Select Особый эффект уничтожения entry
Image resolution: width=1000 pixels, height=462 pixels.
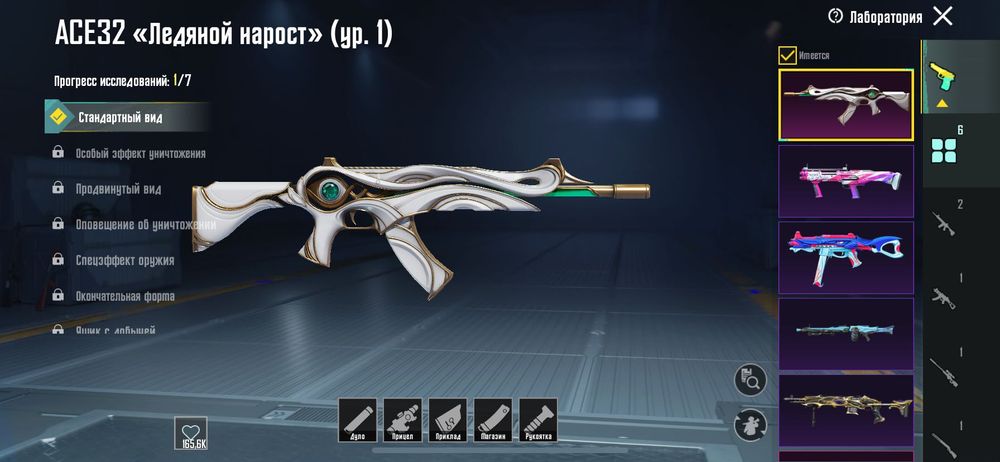(x=140, y=153)
